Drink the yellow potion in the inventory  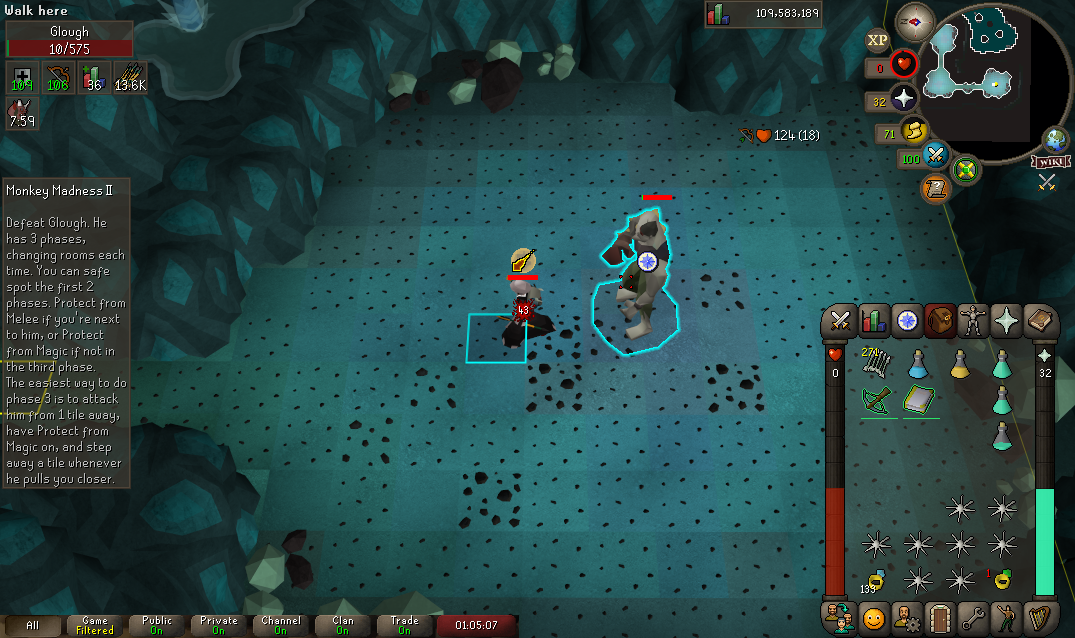[x=960, y=365]
